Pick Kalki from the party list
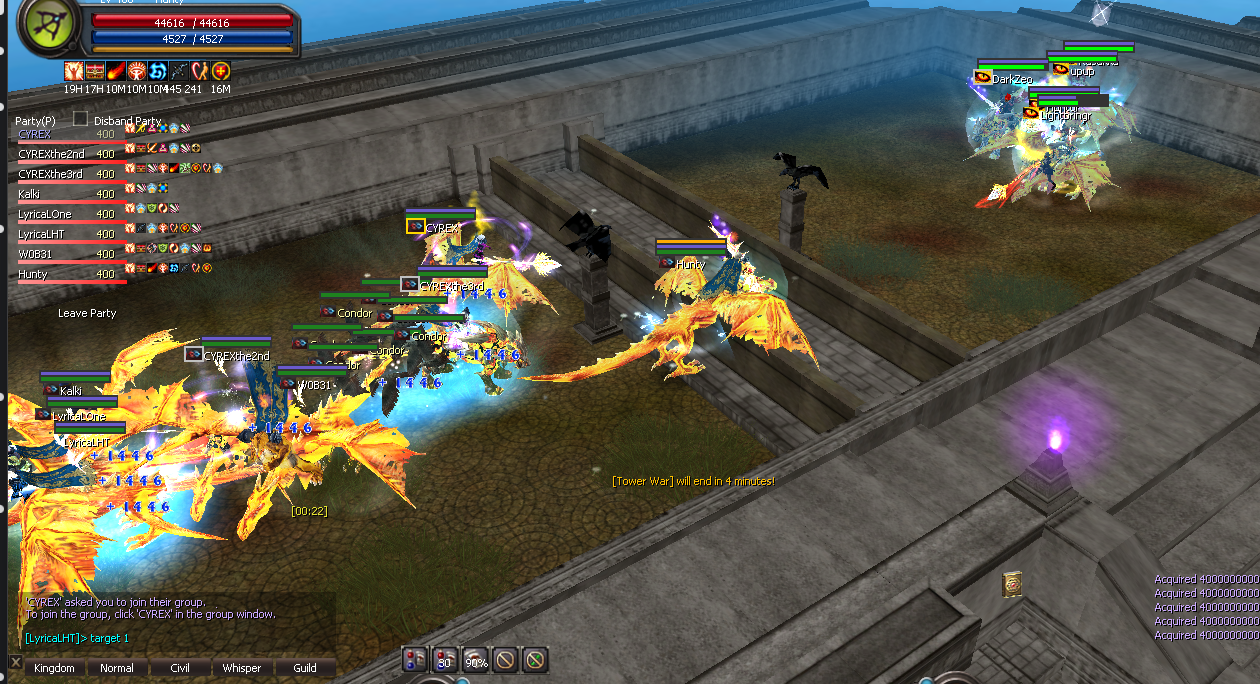The image size is (1260, 684). coord(29,194)
